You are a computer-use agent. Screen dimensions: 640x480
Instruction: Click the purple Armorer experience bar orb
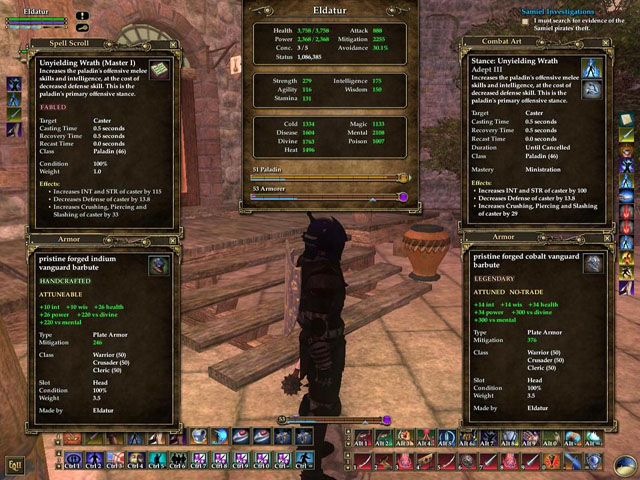pos(402,197)
